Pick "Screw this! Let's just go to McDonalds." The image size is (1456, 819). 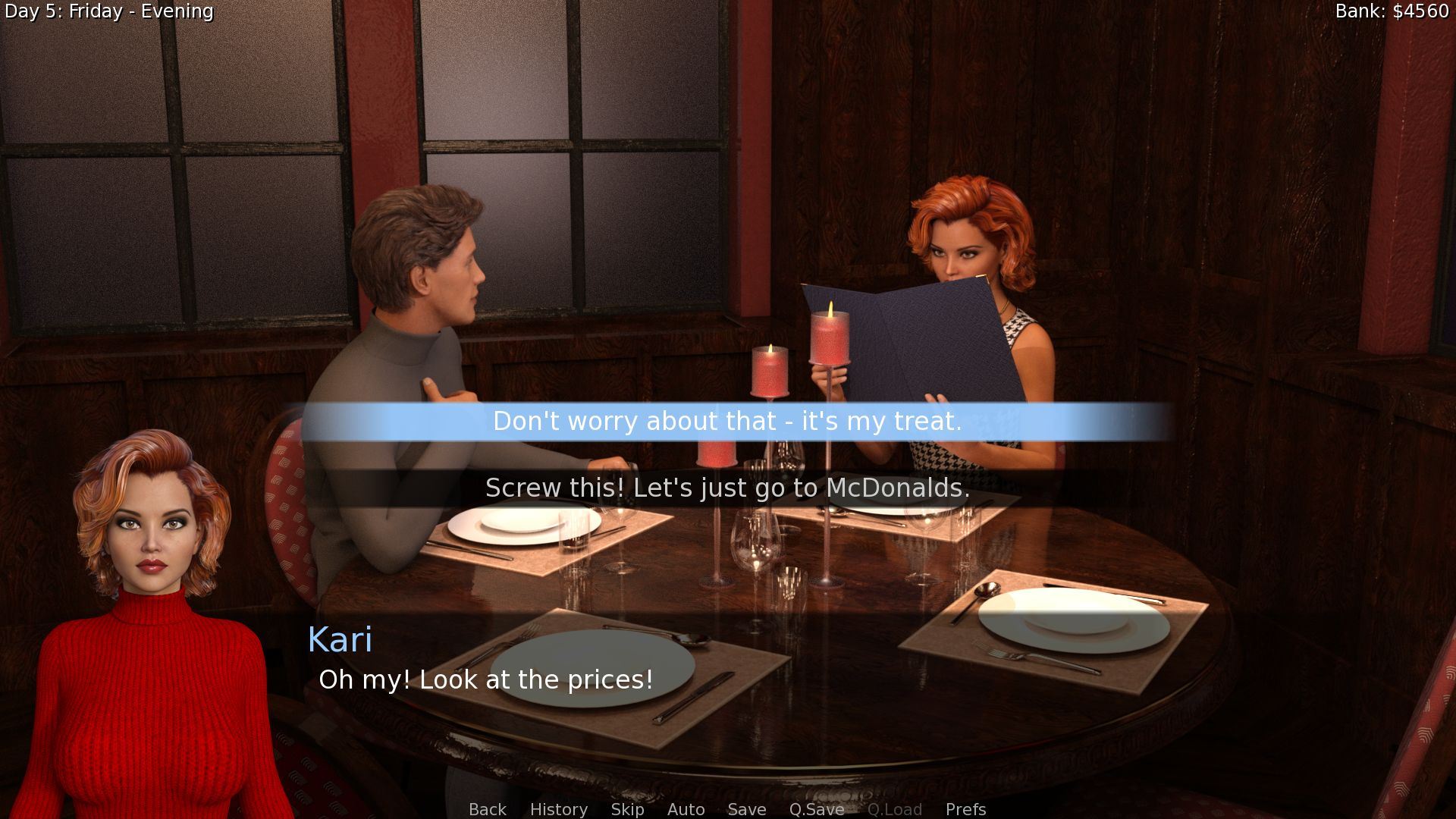coord(727,488)
